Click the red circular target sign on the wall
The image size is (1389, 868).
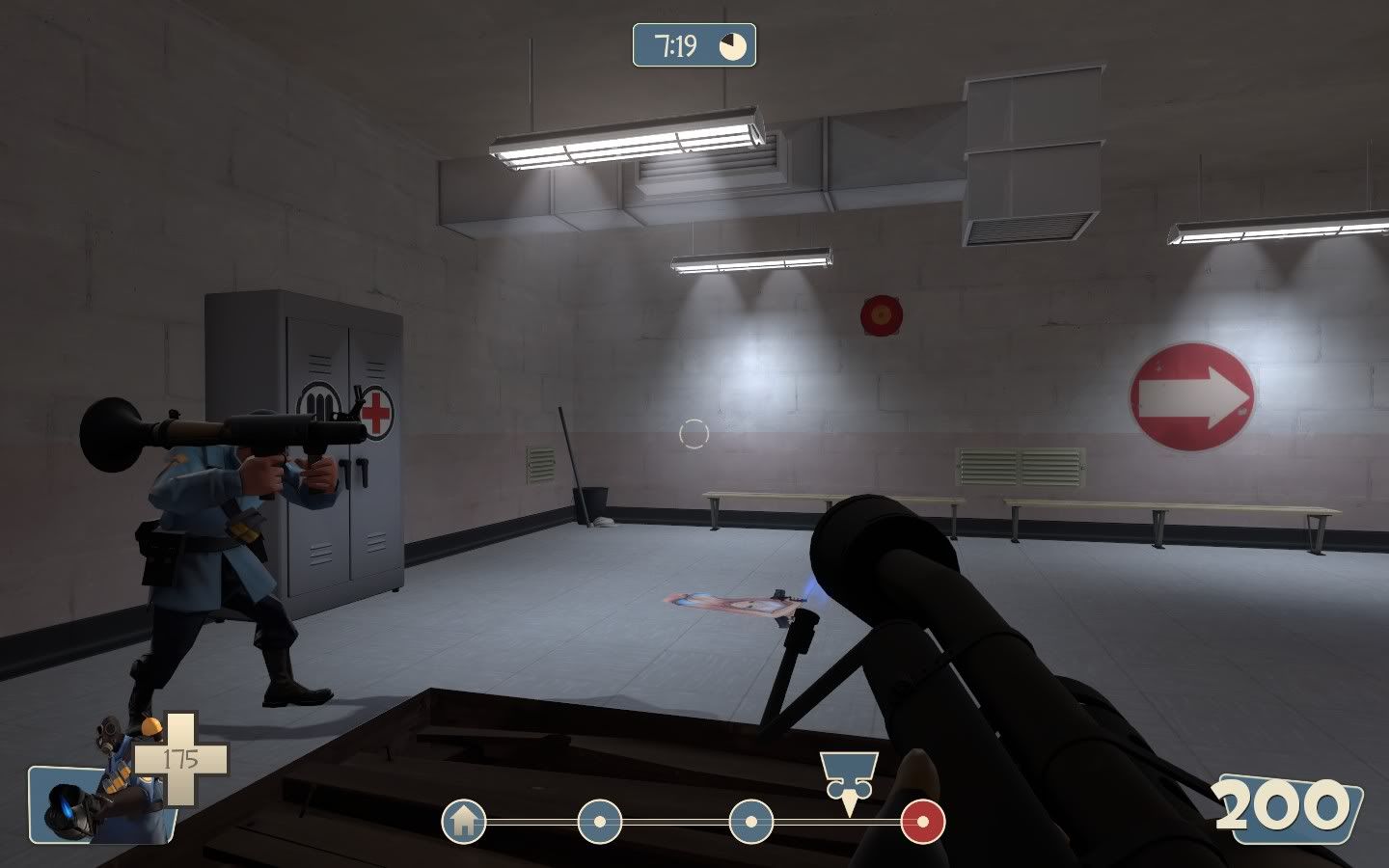point(882,313)
